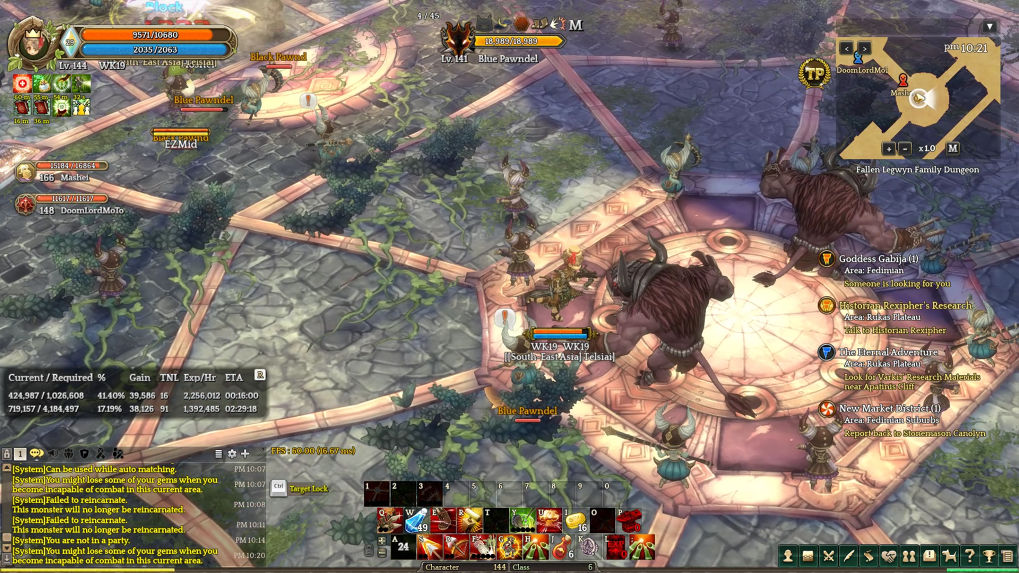Screen dimensions: 1019x573
Task: Click the TP shop gold badge
Action: [814, 72]
